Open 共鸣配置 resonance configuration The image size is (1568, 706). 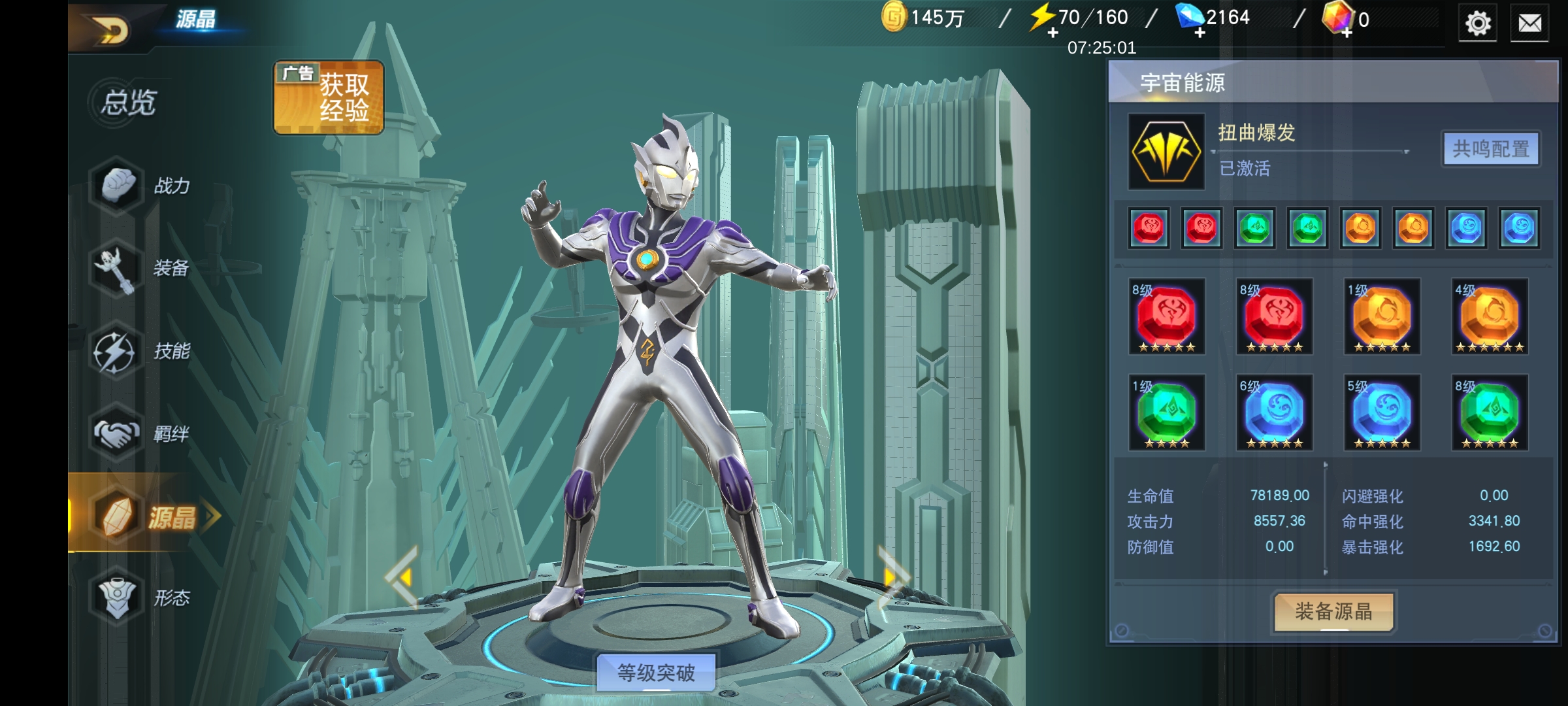(x=1490, y=149)
